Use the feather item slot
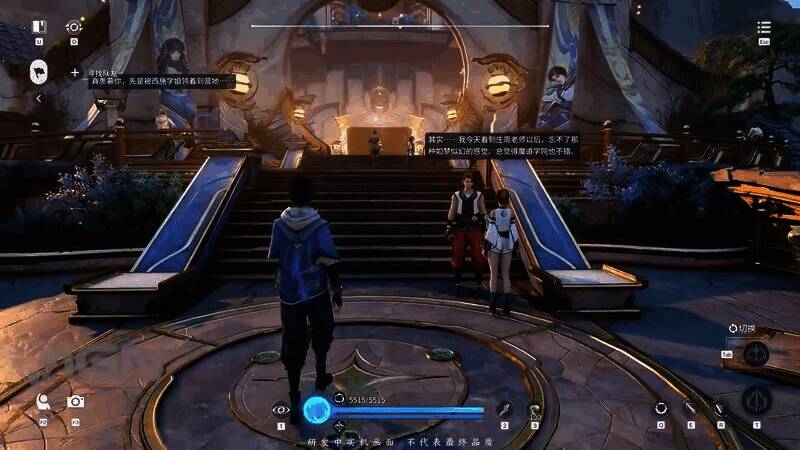 coord(505,408)
